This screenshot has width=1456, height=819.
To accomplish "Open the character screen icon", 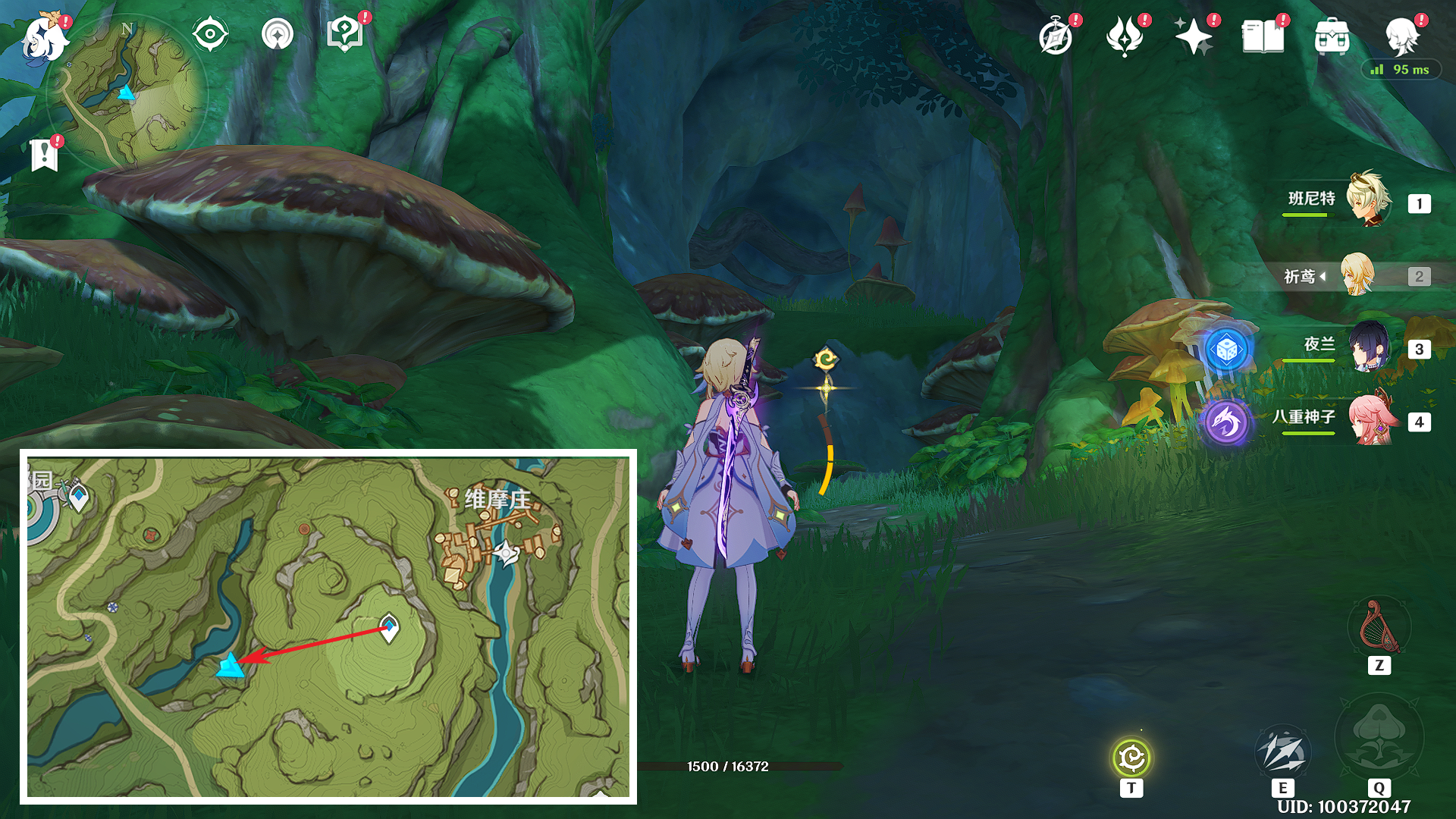I will pos(1401,36).
